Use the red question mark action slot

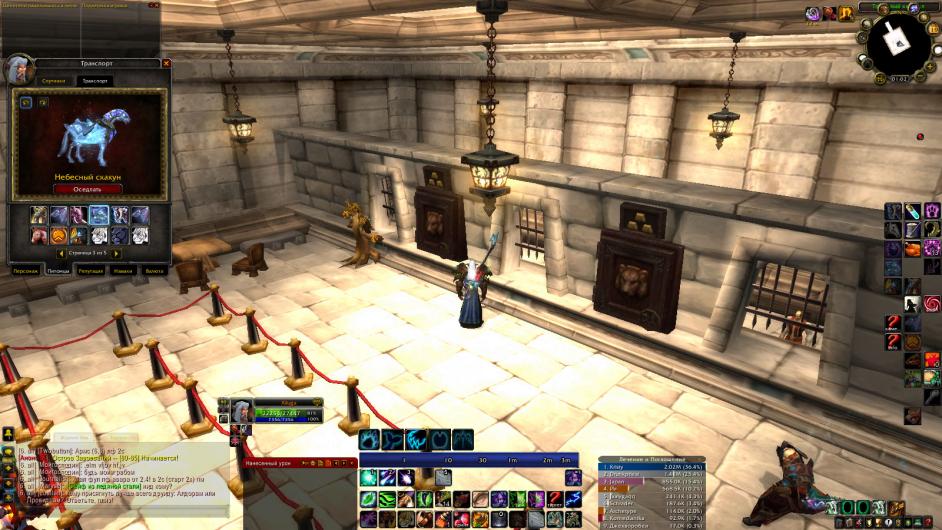coord(894,322)
